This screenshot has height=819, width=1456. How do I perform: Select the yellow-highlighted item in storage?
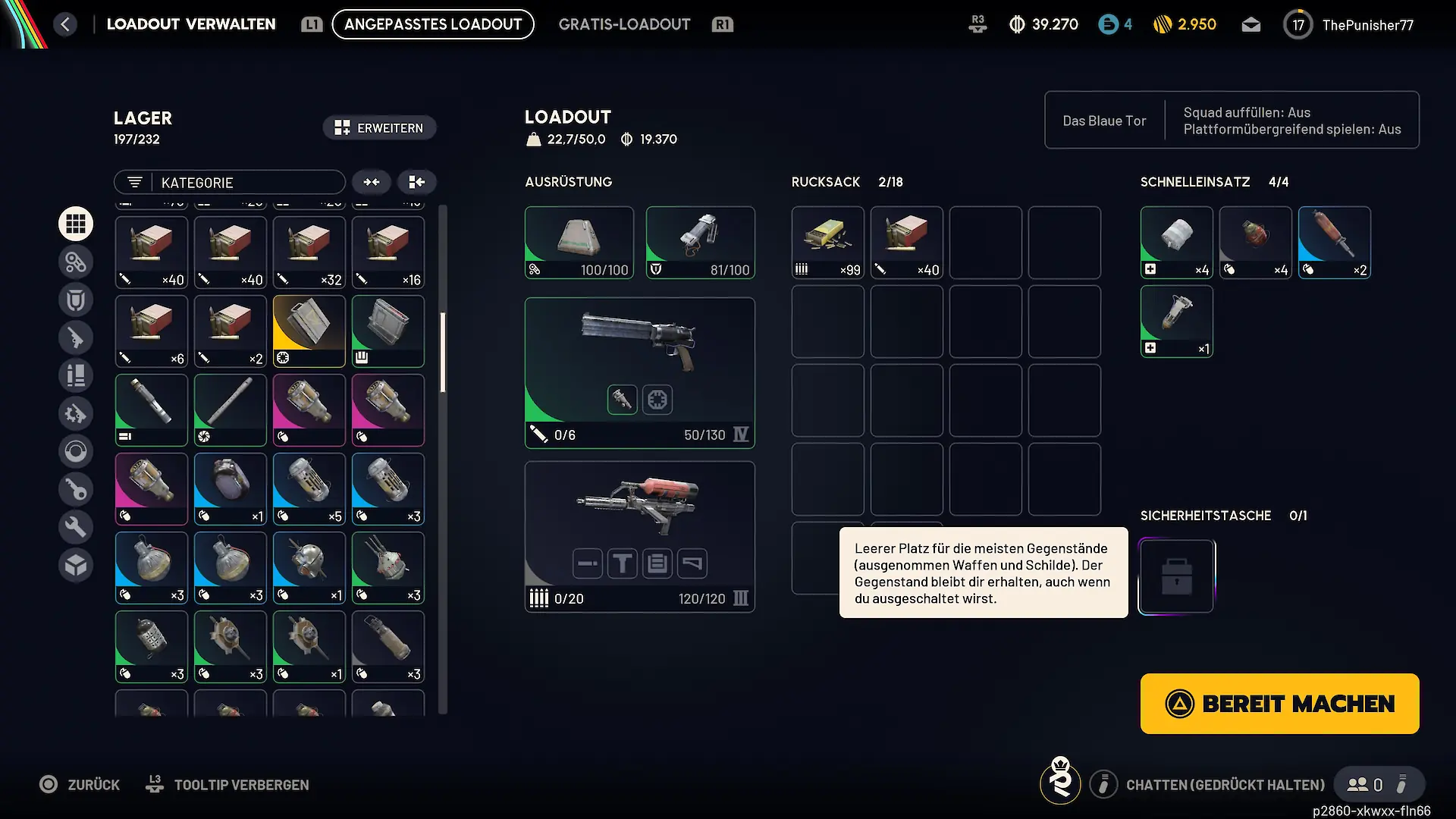pyautogui.click(x=309, y=331)
